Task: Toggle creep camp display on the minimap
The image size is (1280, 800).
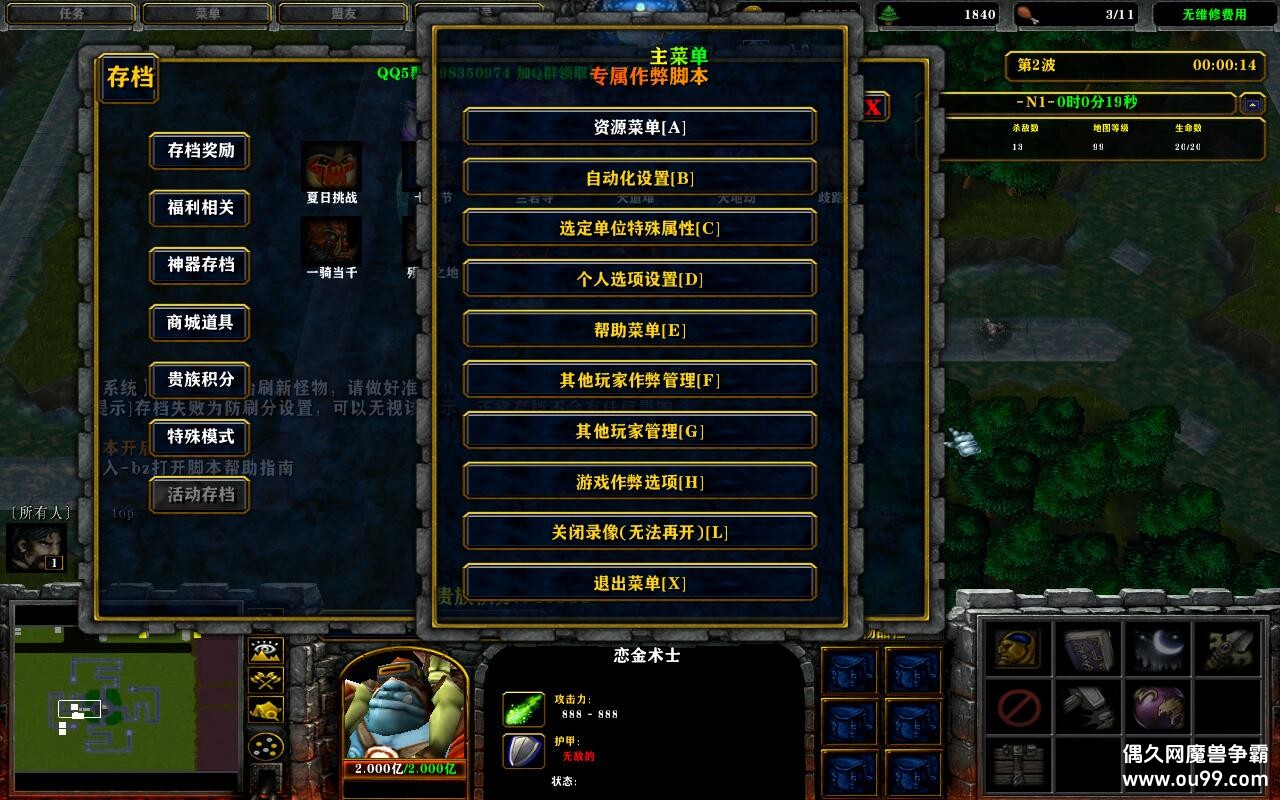Action: coord(265,710)
